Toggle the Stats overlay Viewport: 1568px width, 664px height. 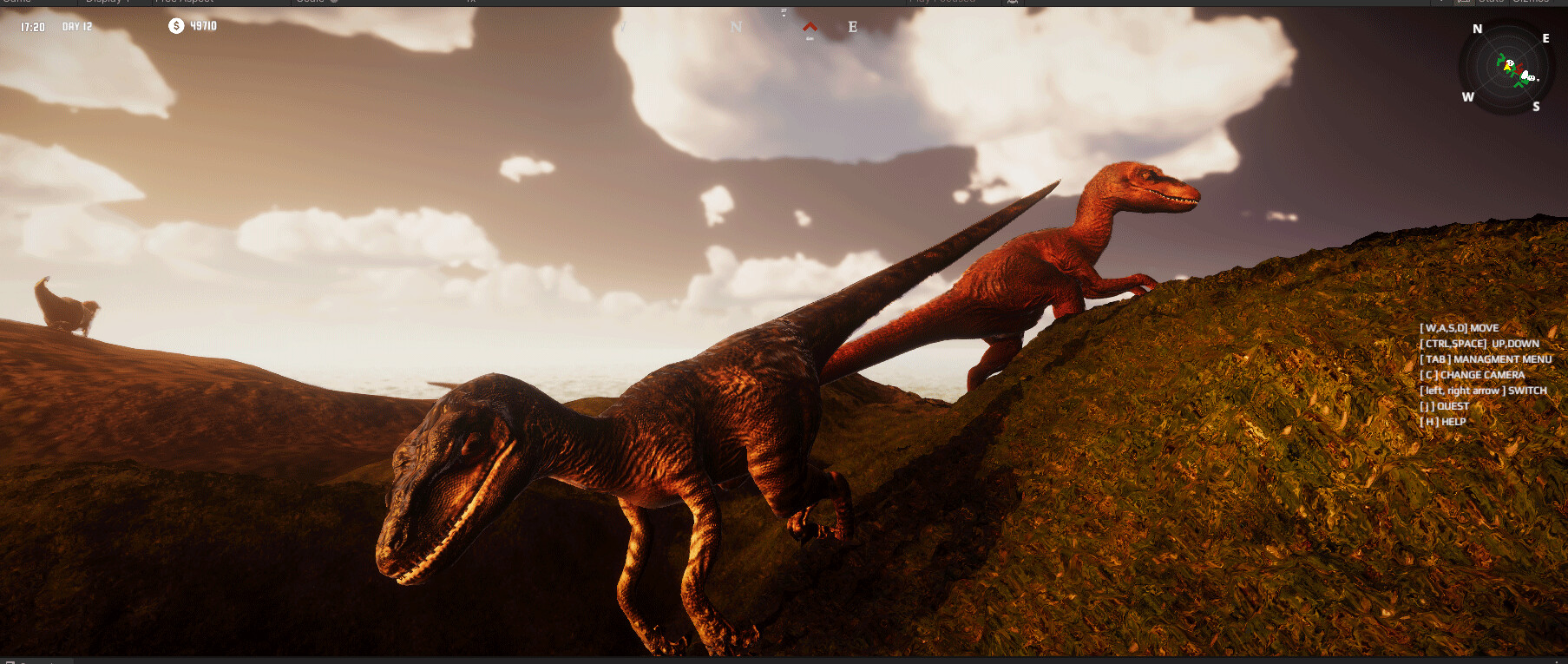point(1490,2)
